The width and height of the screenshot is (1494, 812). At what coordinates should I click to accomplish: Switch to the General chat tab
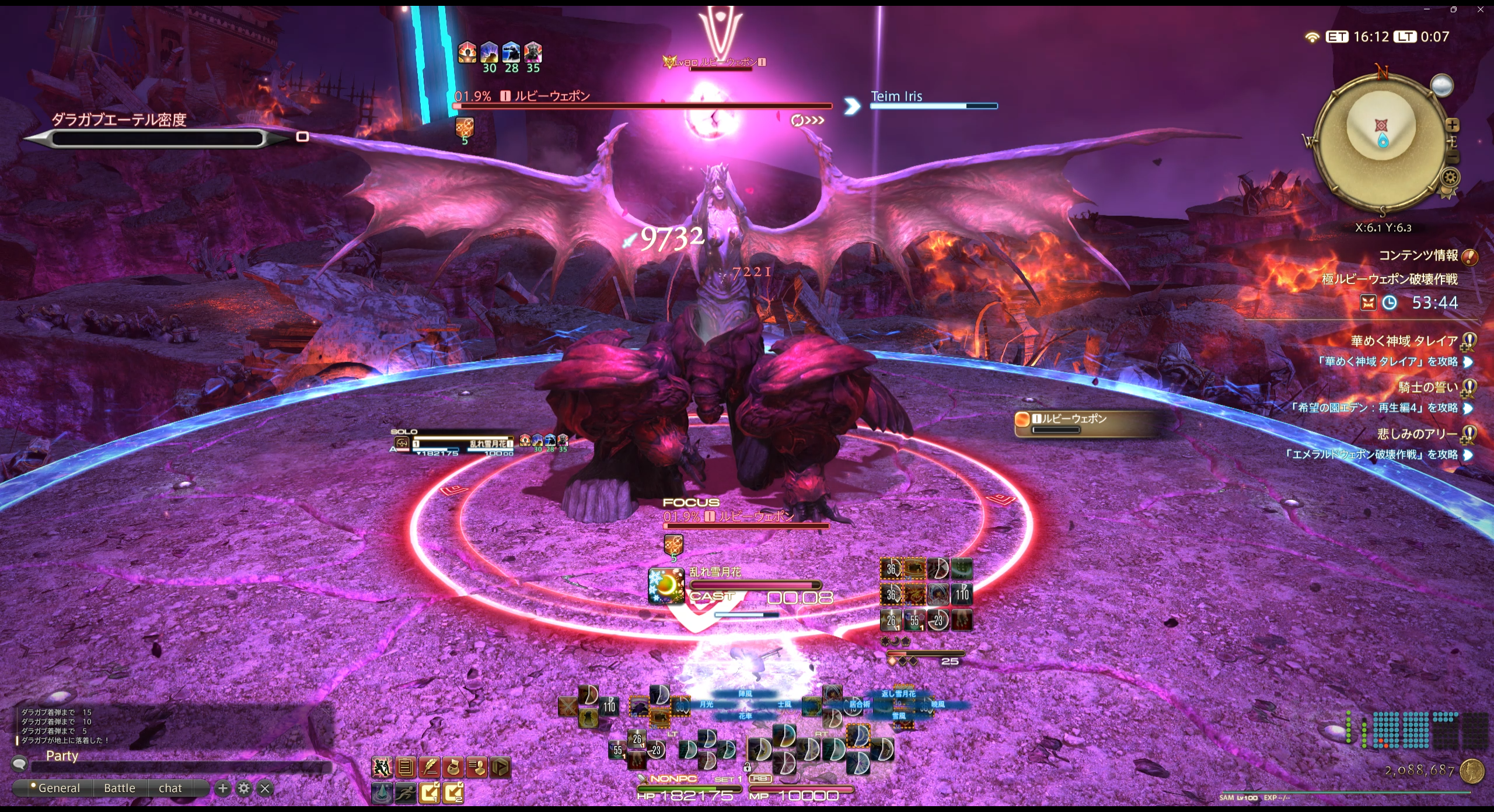coord(58,788)
